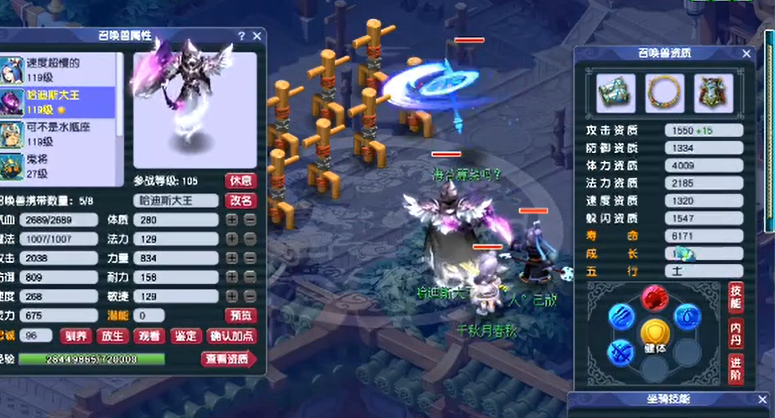Screen dimensions: 775x418
Task: Release the pet with 放生
Action: pyautogui.click(x=113, y=336)
